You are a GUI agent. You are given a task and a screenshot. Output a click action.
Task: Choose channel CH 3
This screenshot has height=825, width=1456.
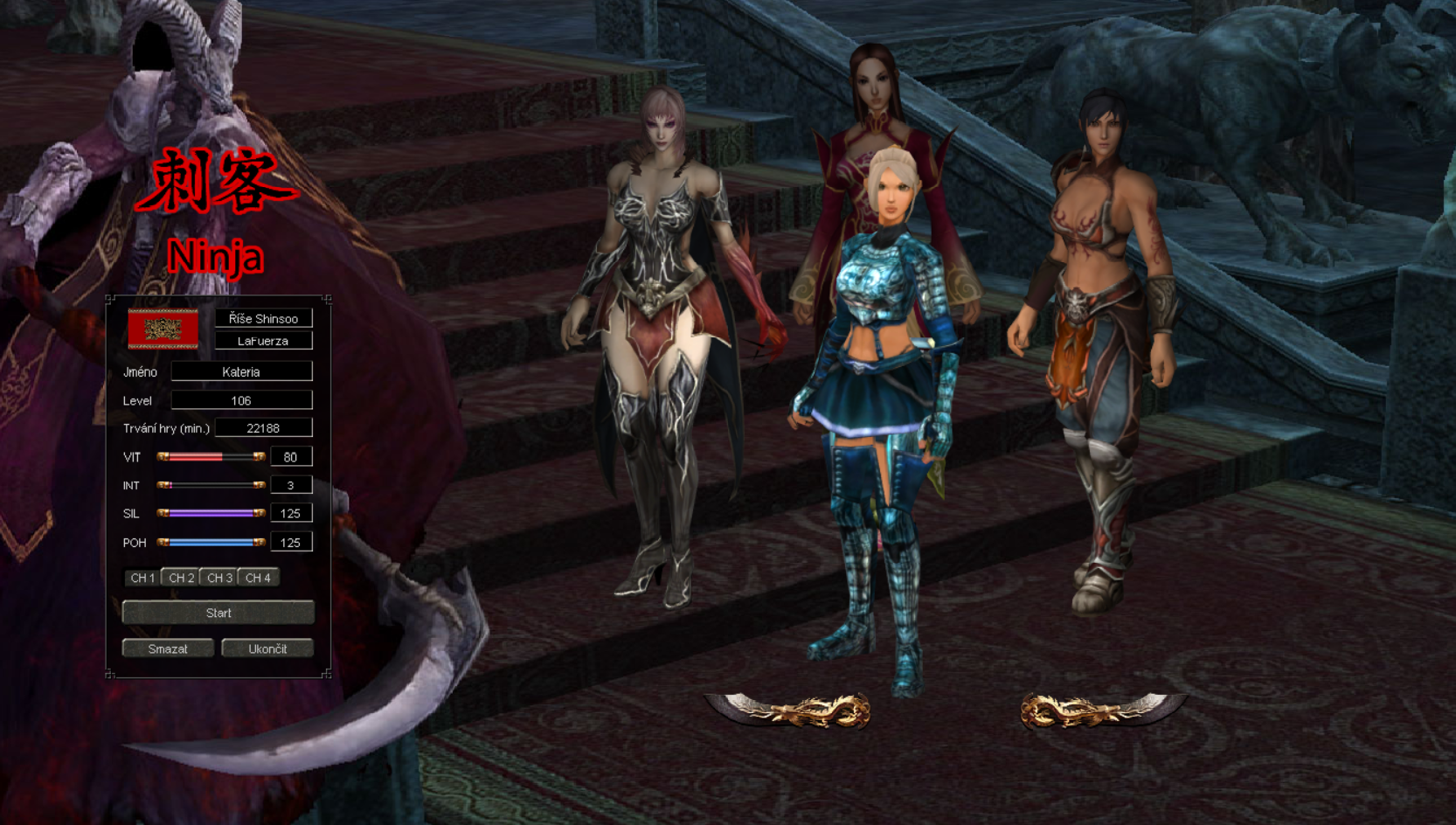pyautogui.click(x=219, y=578)
